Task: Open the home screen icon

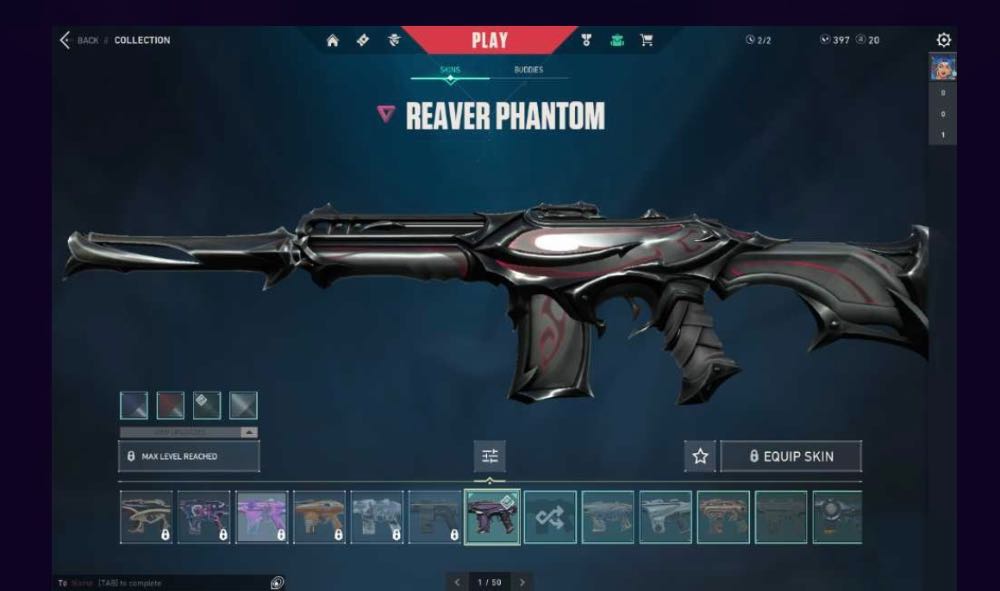Action: click(332, 41)
